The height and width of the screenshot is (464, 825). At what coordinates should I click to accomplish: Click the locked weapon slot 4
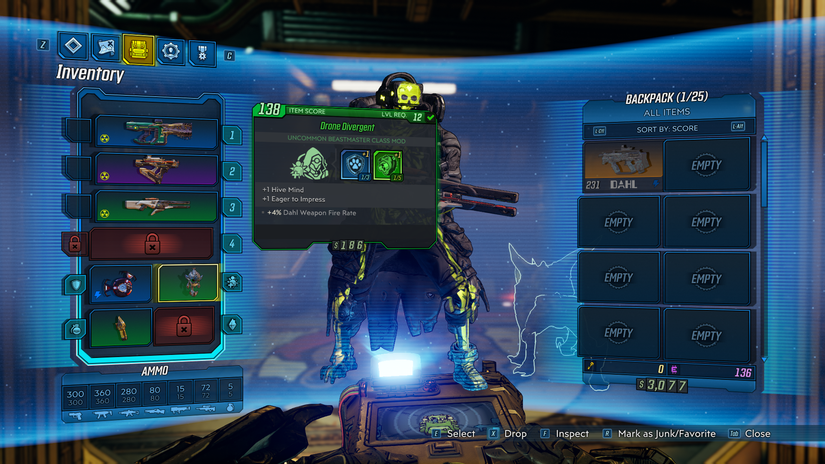pos(151,244)
